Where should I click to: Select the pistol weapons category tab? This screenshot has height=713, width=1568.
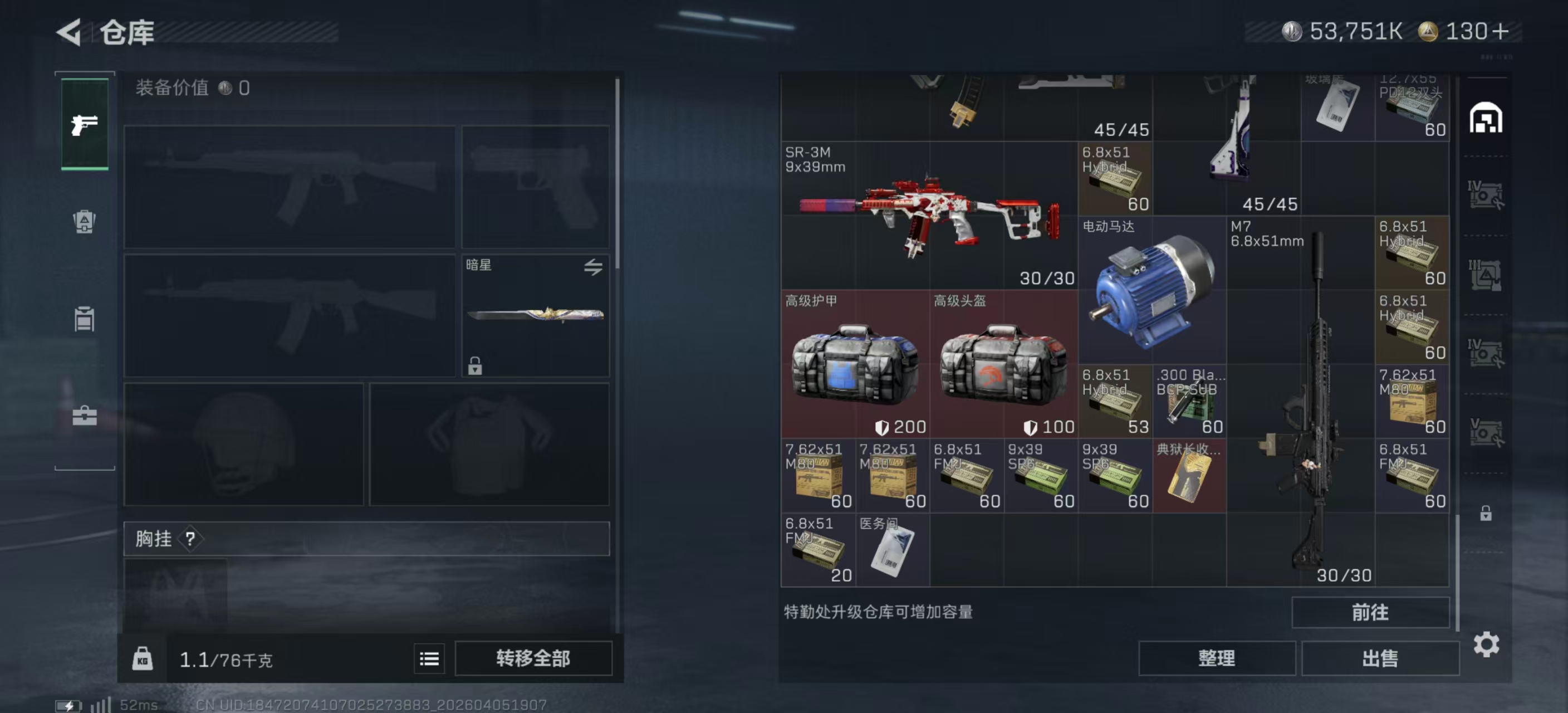click(x=85, y=123)
